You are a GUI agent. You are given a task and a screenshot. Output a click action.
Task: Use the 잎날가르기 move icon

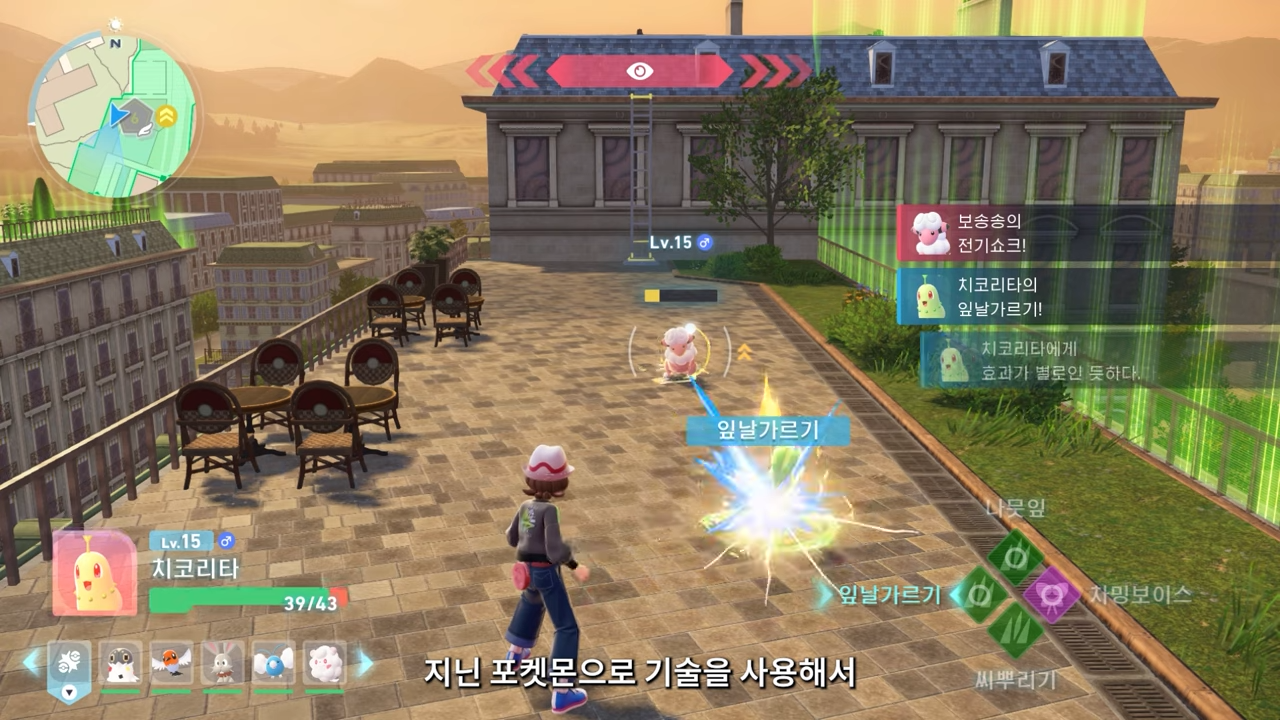tap(980, 595)
